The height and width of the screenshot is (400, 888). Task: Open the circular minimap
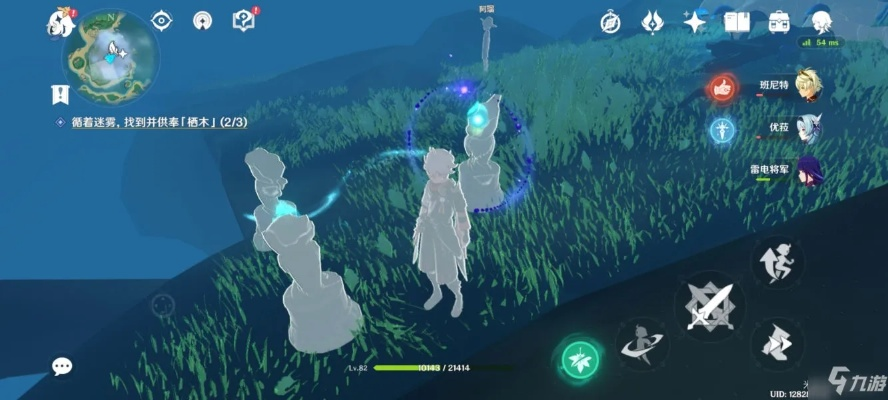click(110, 57)
